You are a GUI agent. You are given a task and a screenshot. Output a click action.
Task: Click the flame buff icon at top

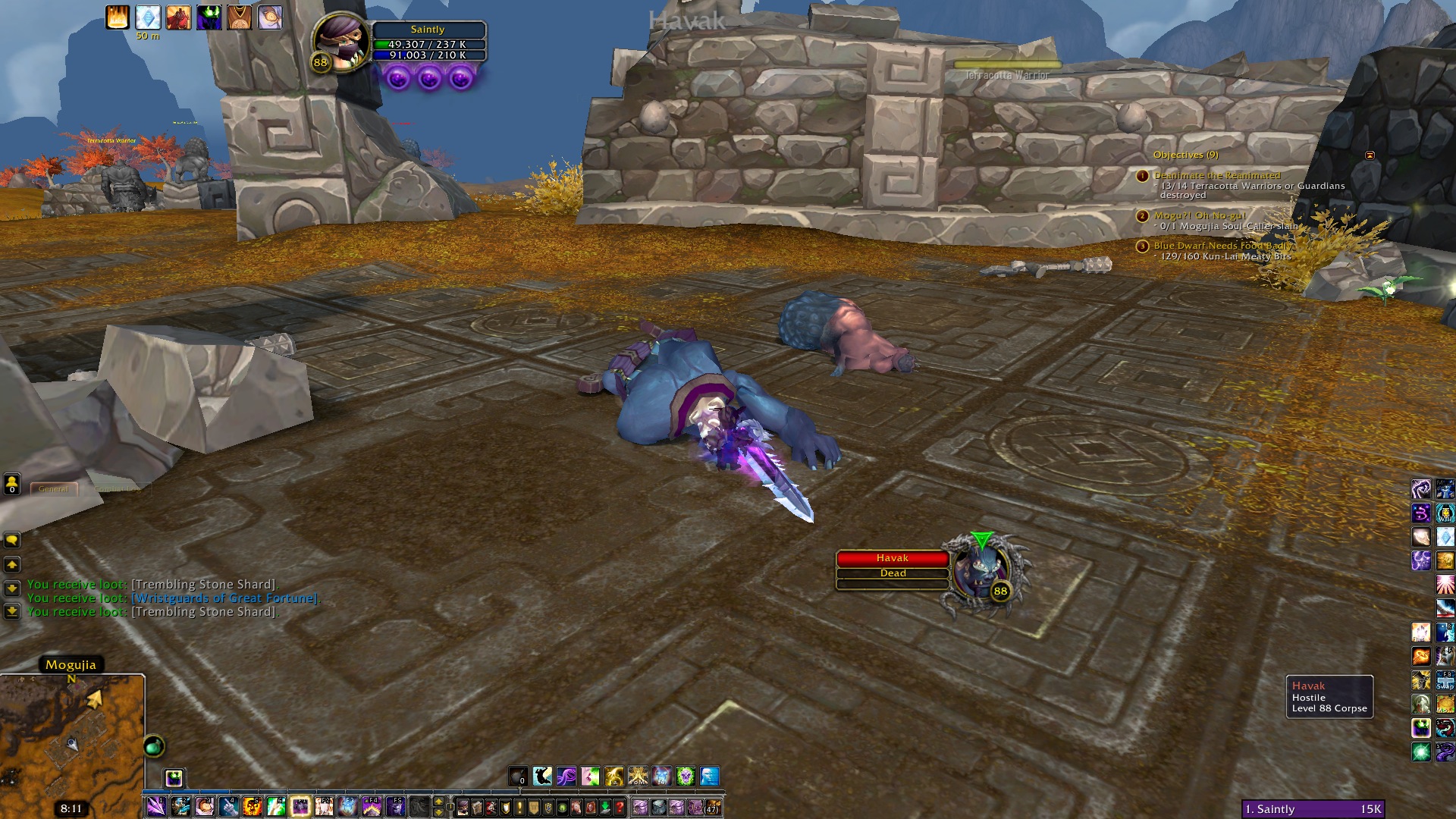tap(118, 17)
